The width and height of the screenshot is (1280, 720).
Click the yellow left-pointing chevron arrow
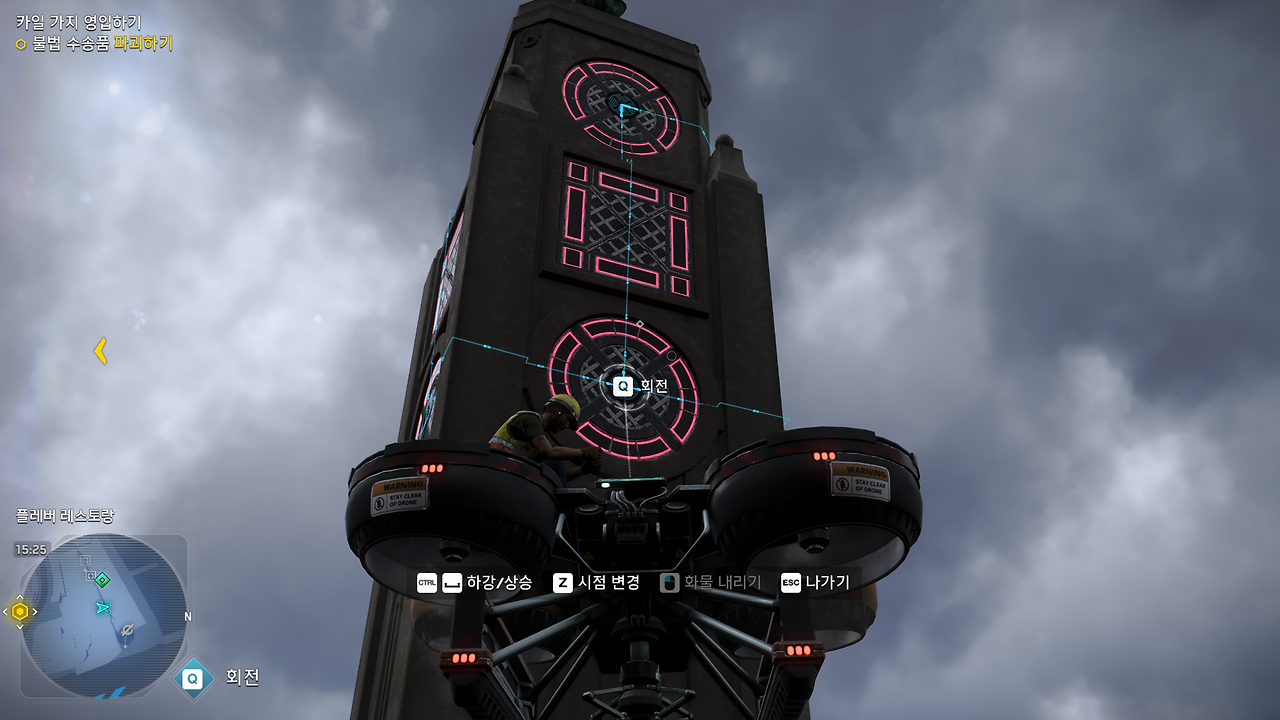tap(99, 351)
